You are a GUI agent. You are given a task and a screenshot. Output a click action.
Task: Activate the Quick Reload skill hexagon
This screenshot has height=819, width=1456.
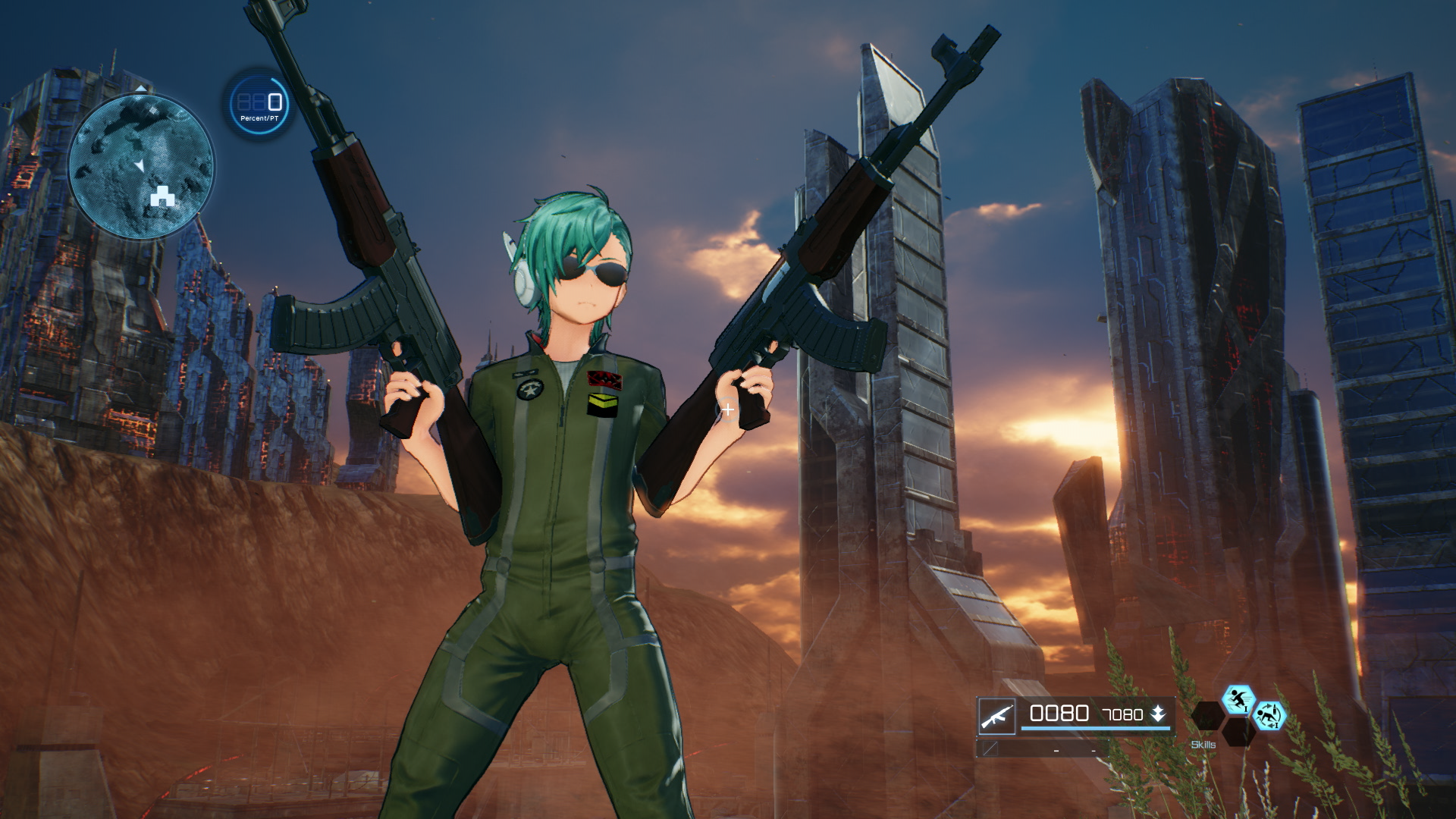pyautogui.click(x=1272, y=717)
